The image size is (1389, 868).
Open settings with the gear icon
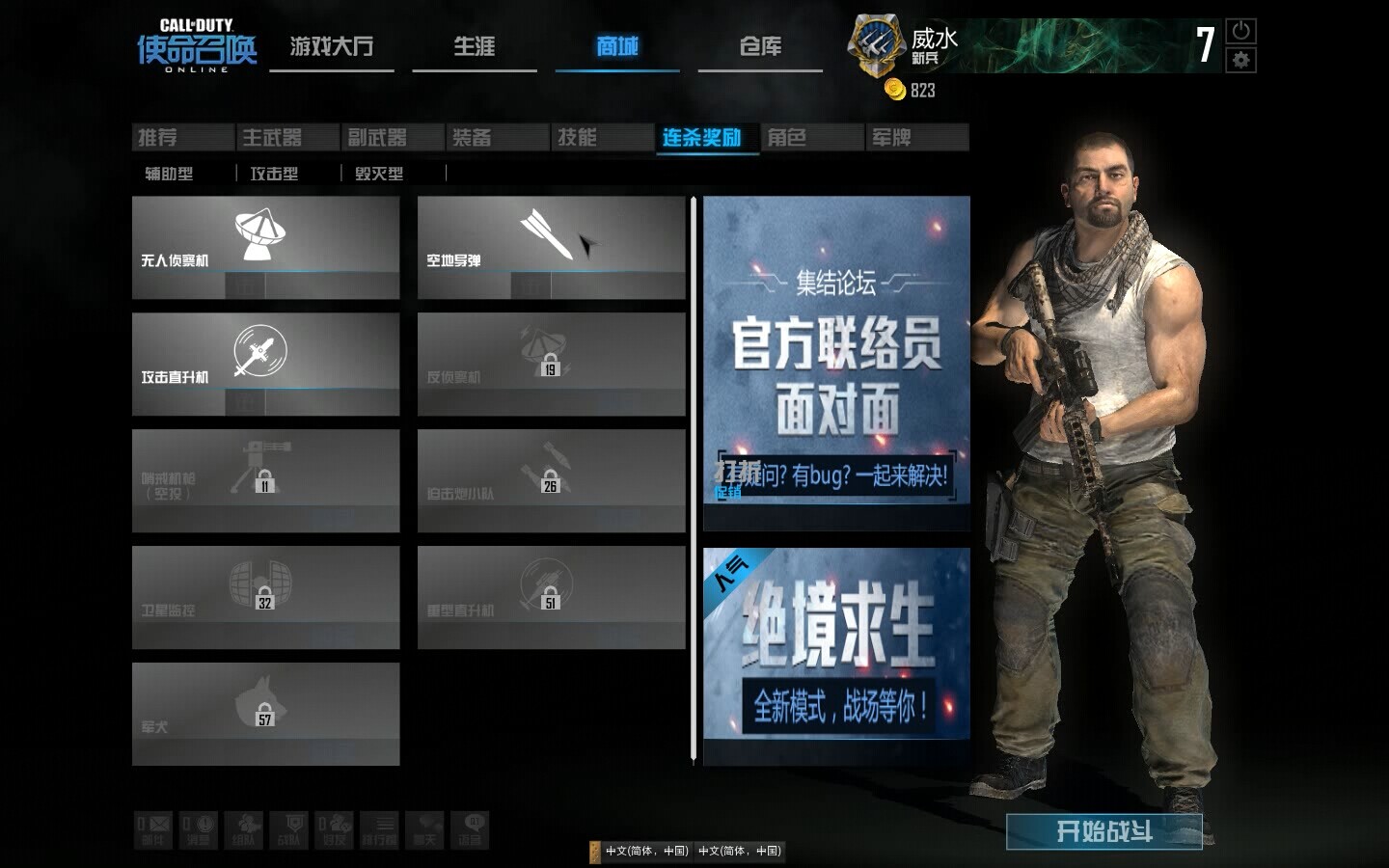(1240, 60)
